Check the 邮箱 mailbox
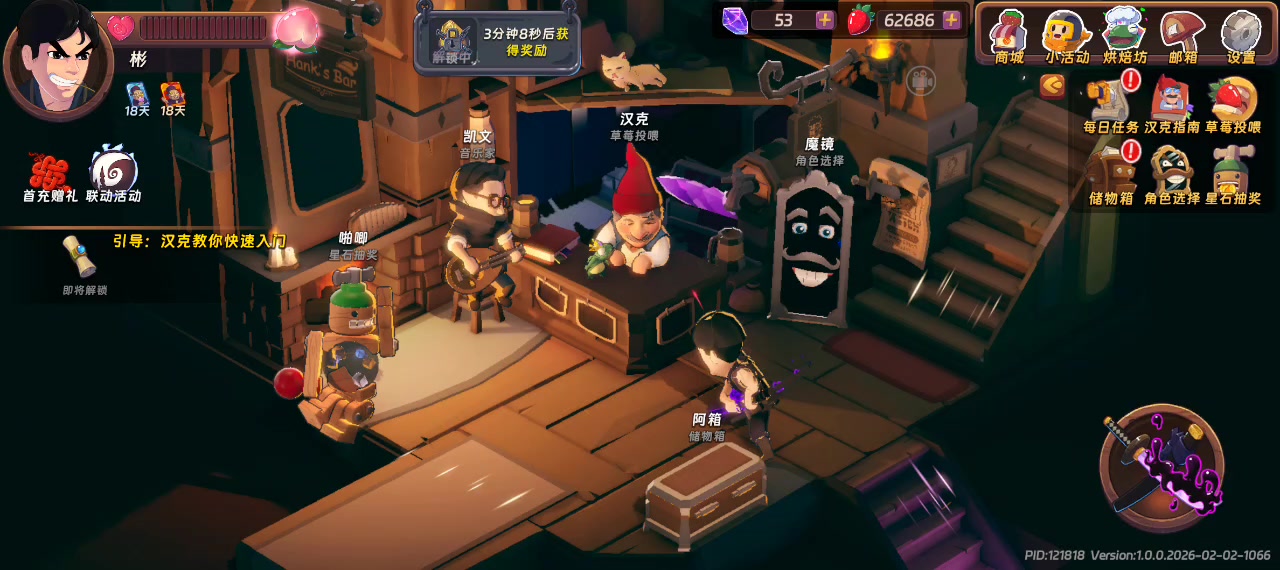1280x570 pixels. point(1183,36)
